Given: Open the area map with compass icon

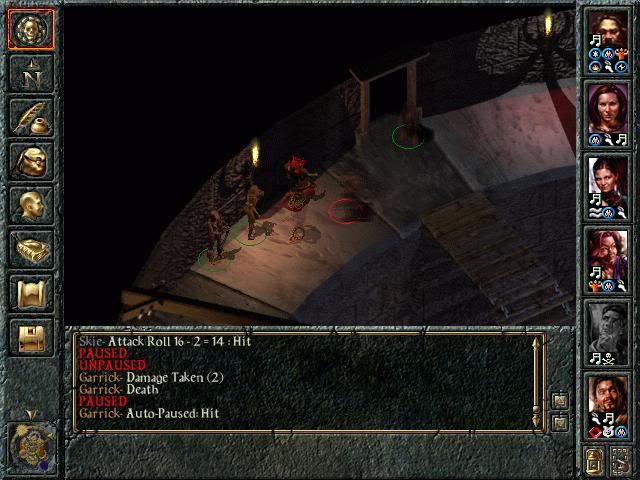Looking at the screenshot, I should (x=30, y=73).
